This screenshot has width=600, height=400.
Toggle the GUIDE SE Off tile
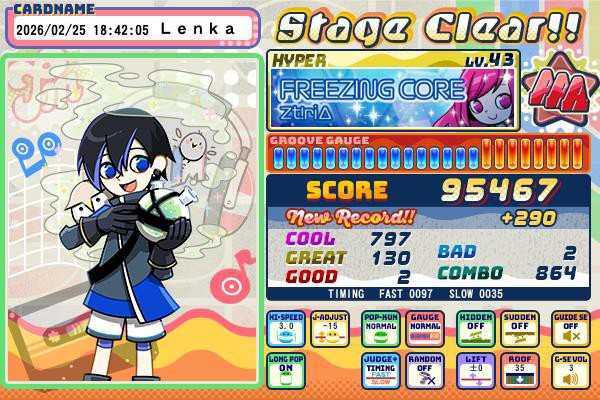[x=569, y=329]
